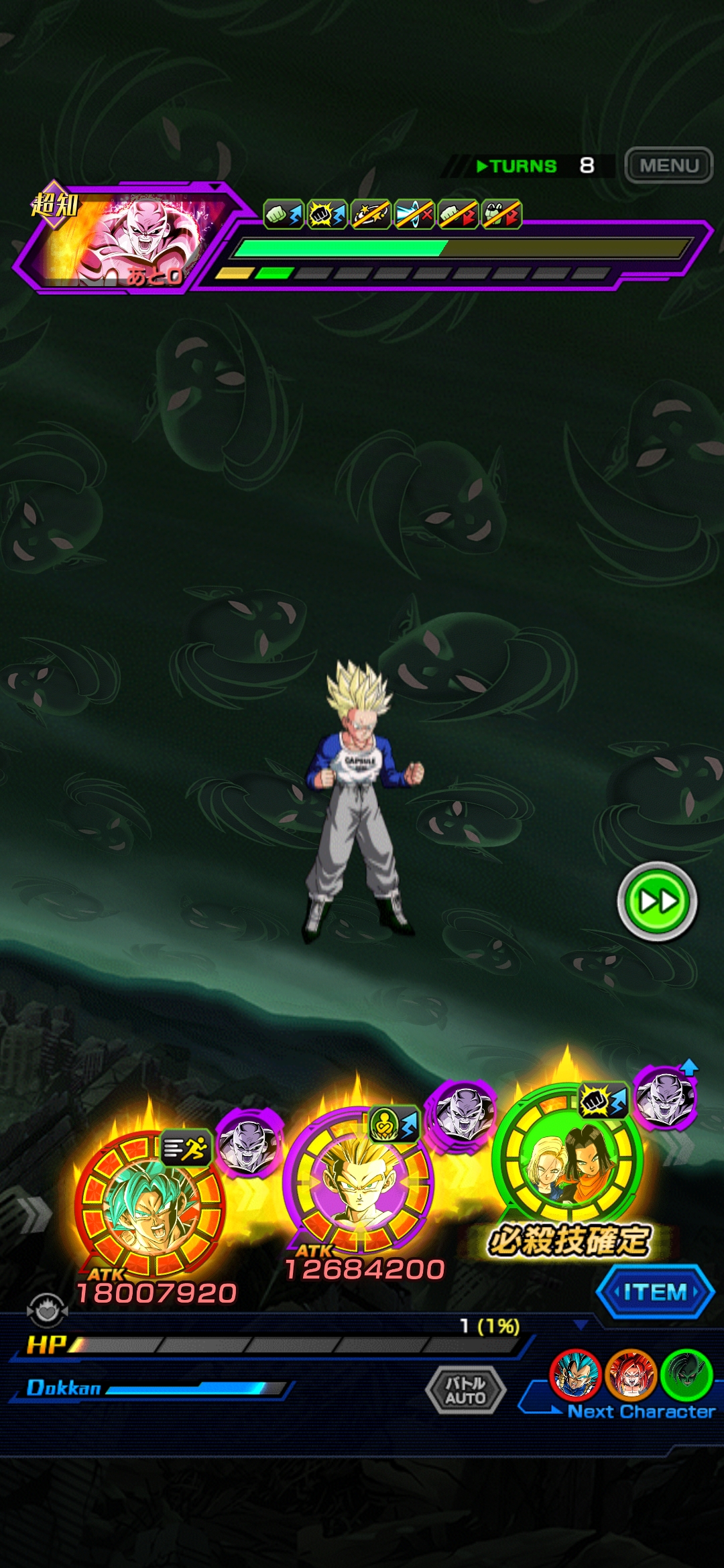Viewport: 724px width, 1568px height.
Task: Open the MENU button
Action: (668, 165)
